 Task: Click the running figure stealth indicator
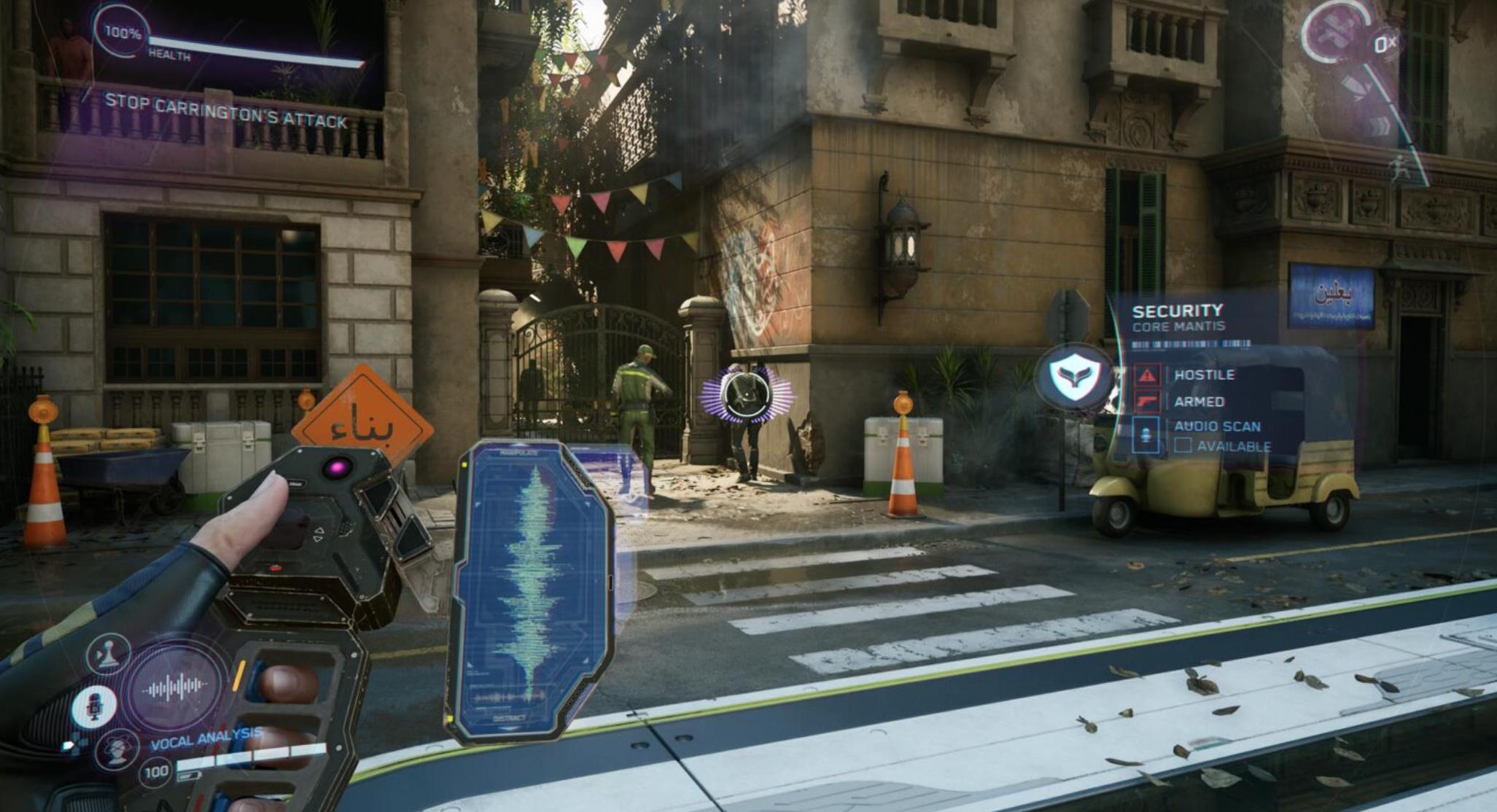[x=1399, y=165]
